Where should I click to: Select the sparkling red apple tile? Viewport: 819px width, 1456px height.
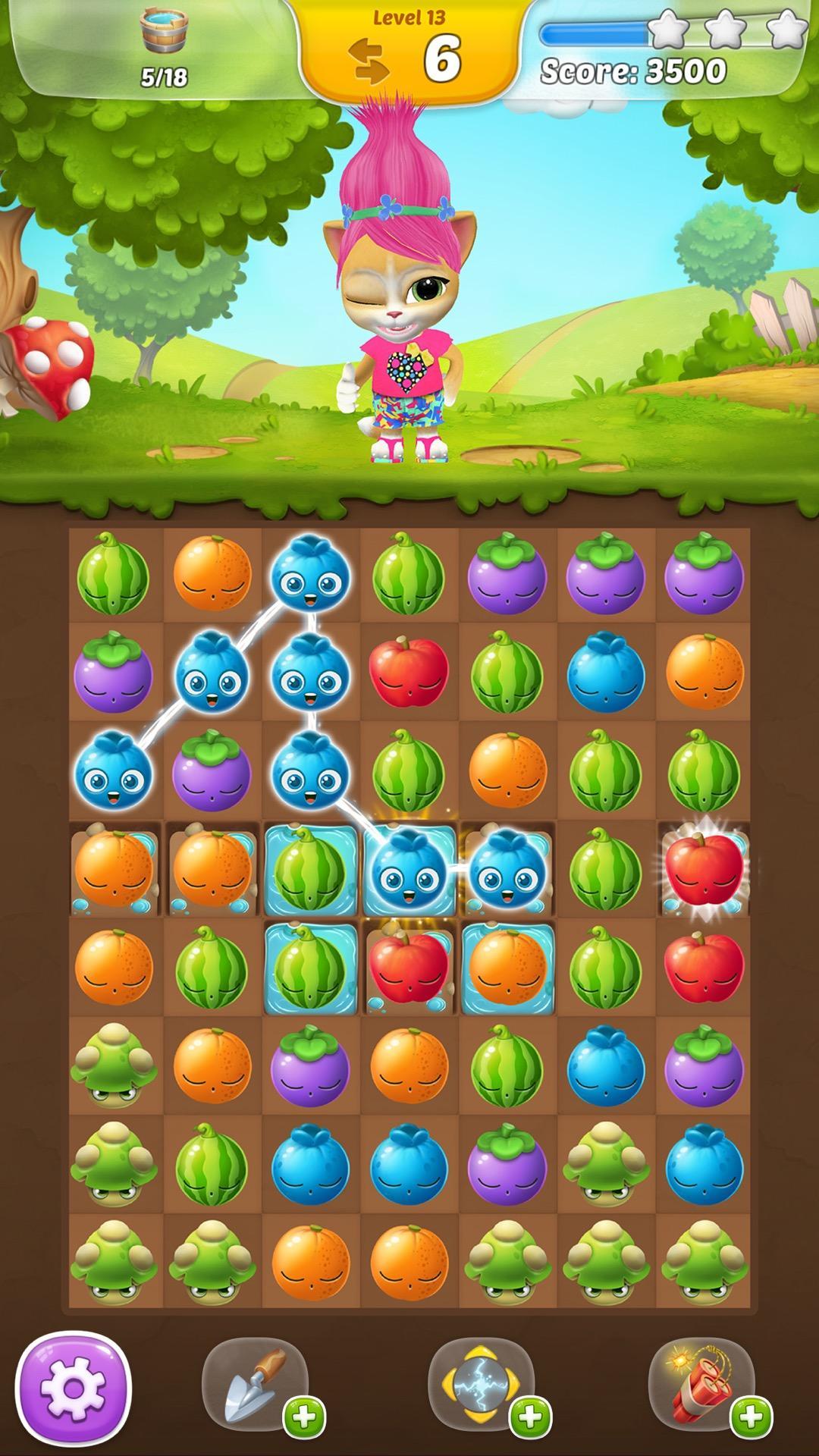(x=703, y=868)
